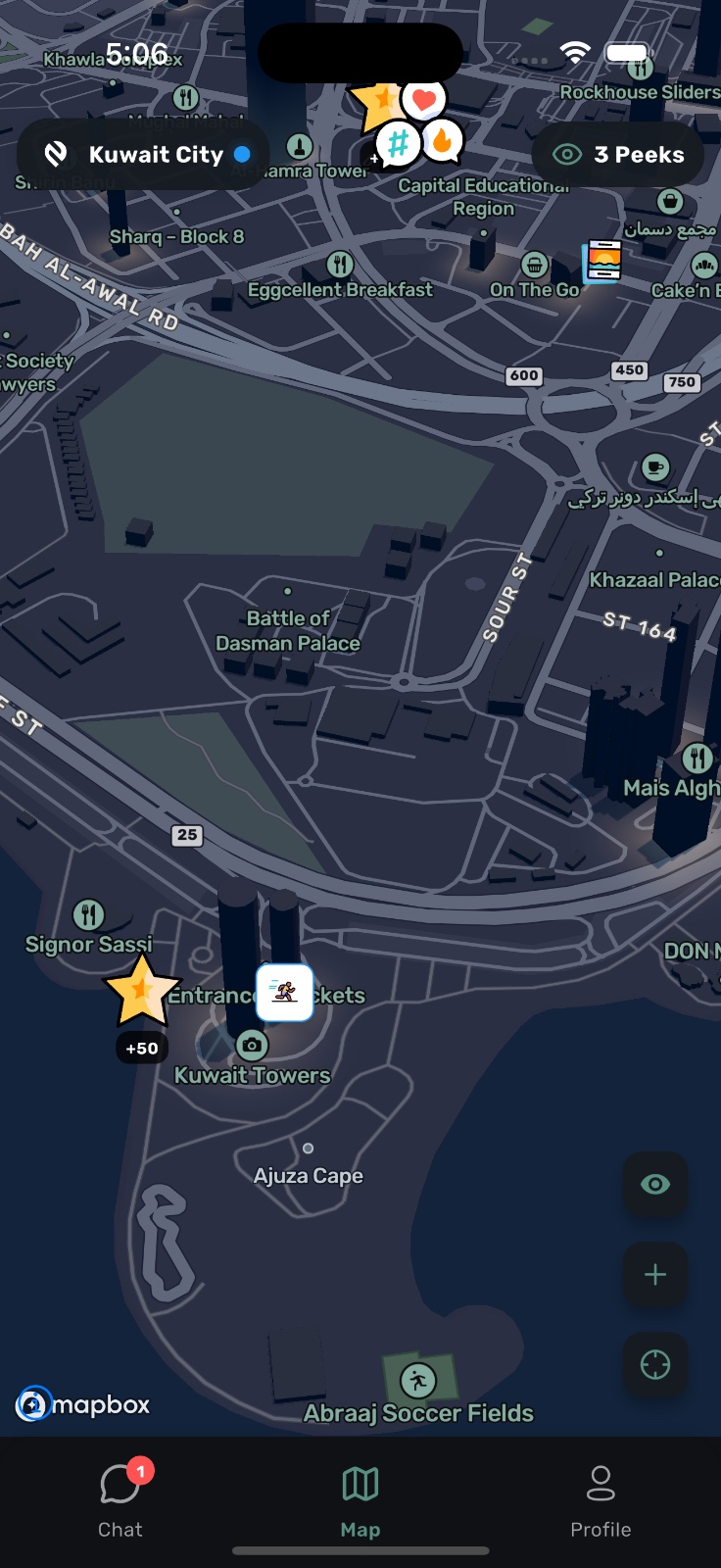This screenshot has height=1568, width=721.
Task: Tap the 3 Peeks button
Action: (618, 155)
